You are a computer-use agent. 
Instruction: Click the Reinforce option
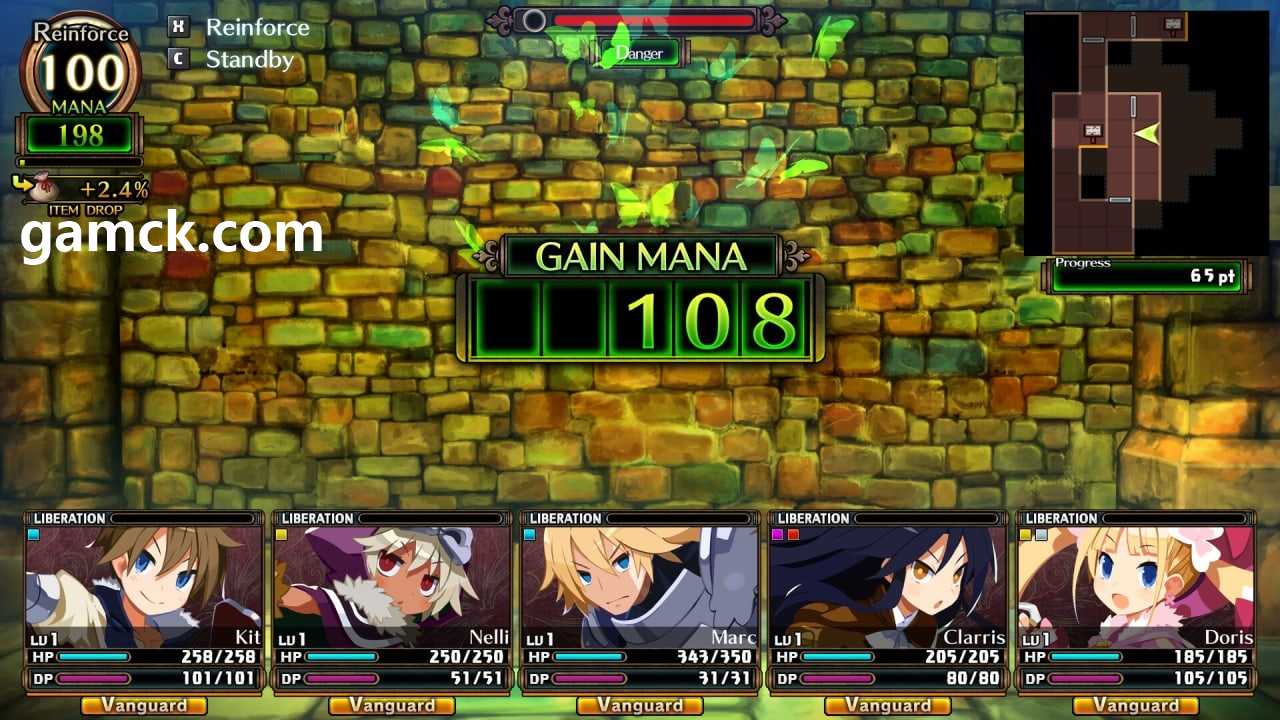pyautogui.click(x=256, y=28)
